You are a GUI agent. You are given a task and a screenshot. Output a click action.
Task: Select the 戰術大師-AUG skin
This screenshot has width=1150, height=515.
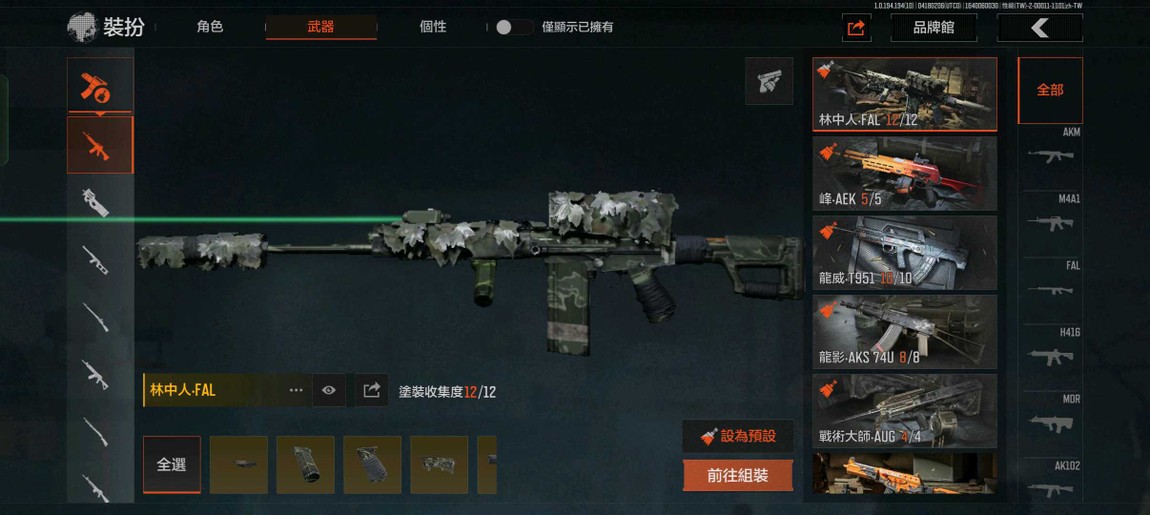point(904,410)
